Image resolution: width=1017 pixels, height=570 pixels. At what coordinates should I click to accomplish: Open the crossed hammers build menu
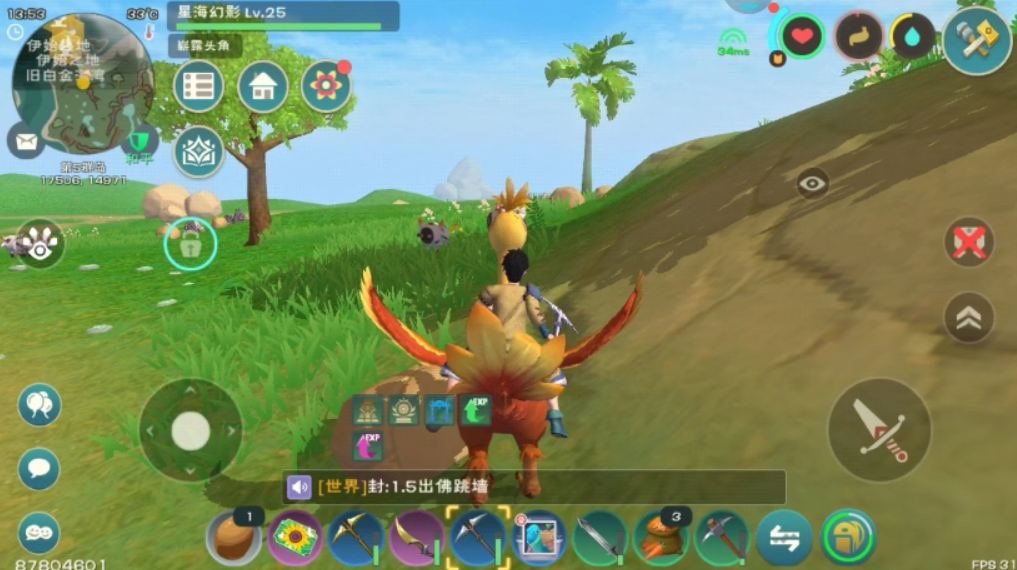(976, 40)
